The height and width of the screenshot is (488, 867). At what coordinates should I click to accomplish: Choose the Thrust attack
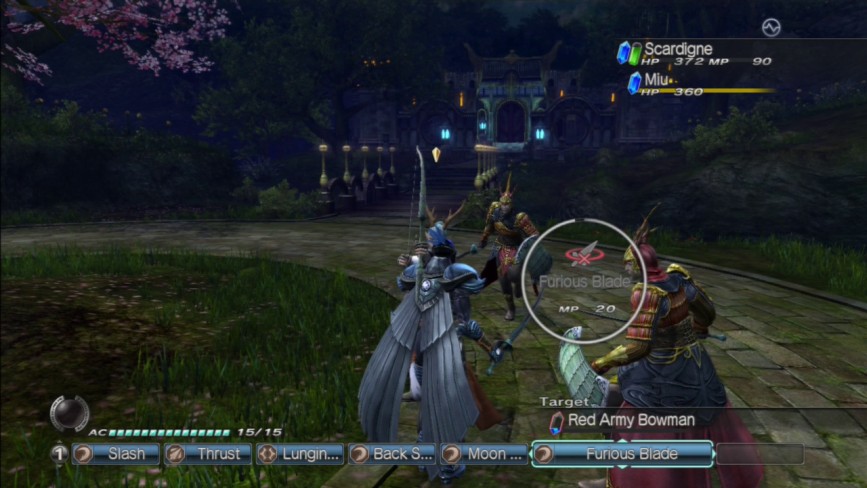pyautogui.click(x=207, y=454)
